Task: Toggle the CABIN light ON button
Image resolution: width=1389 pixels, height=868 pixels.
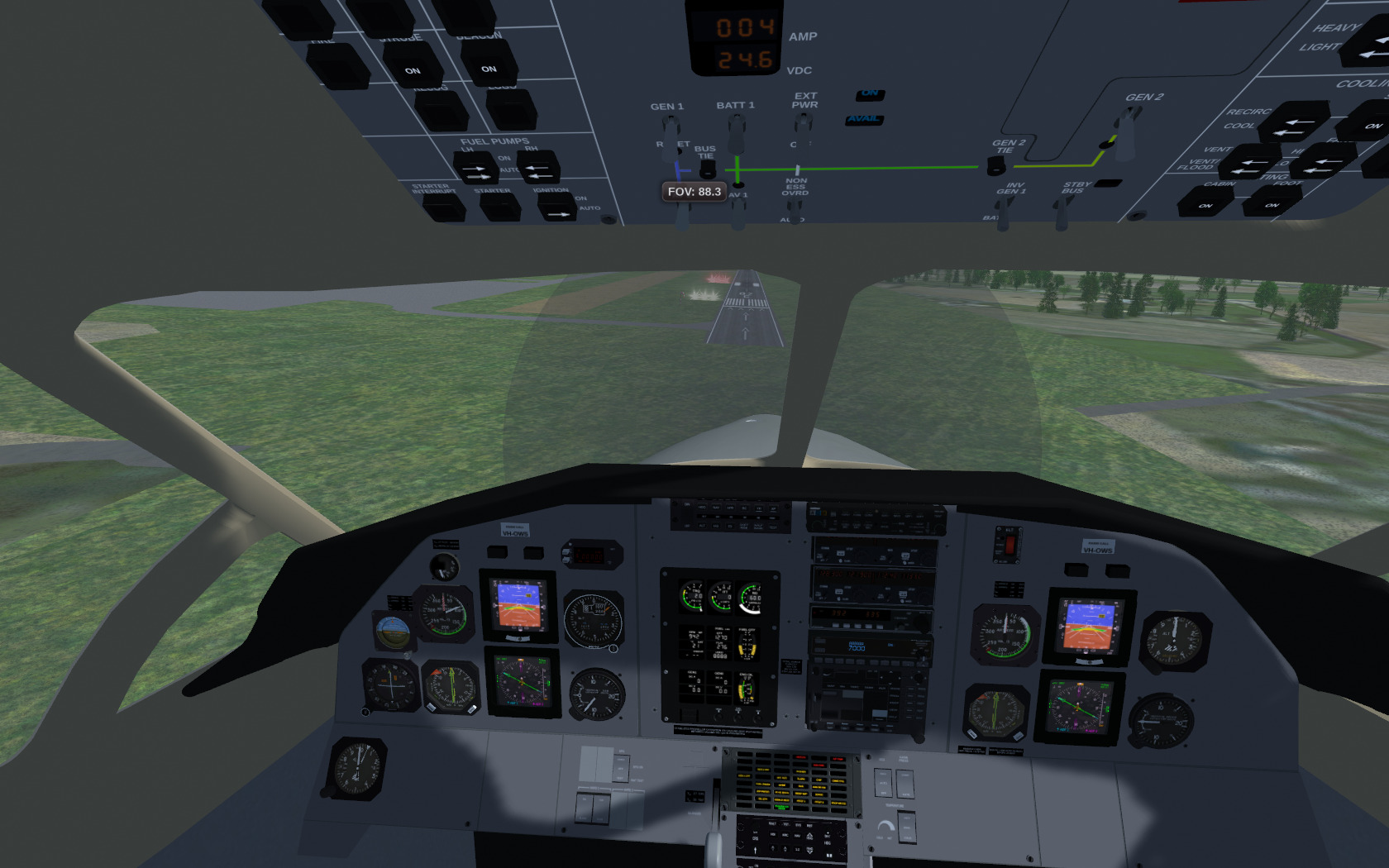Action: pos(1205,202)
